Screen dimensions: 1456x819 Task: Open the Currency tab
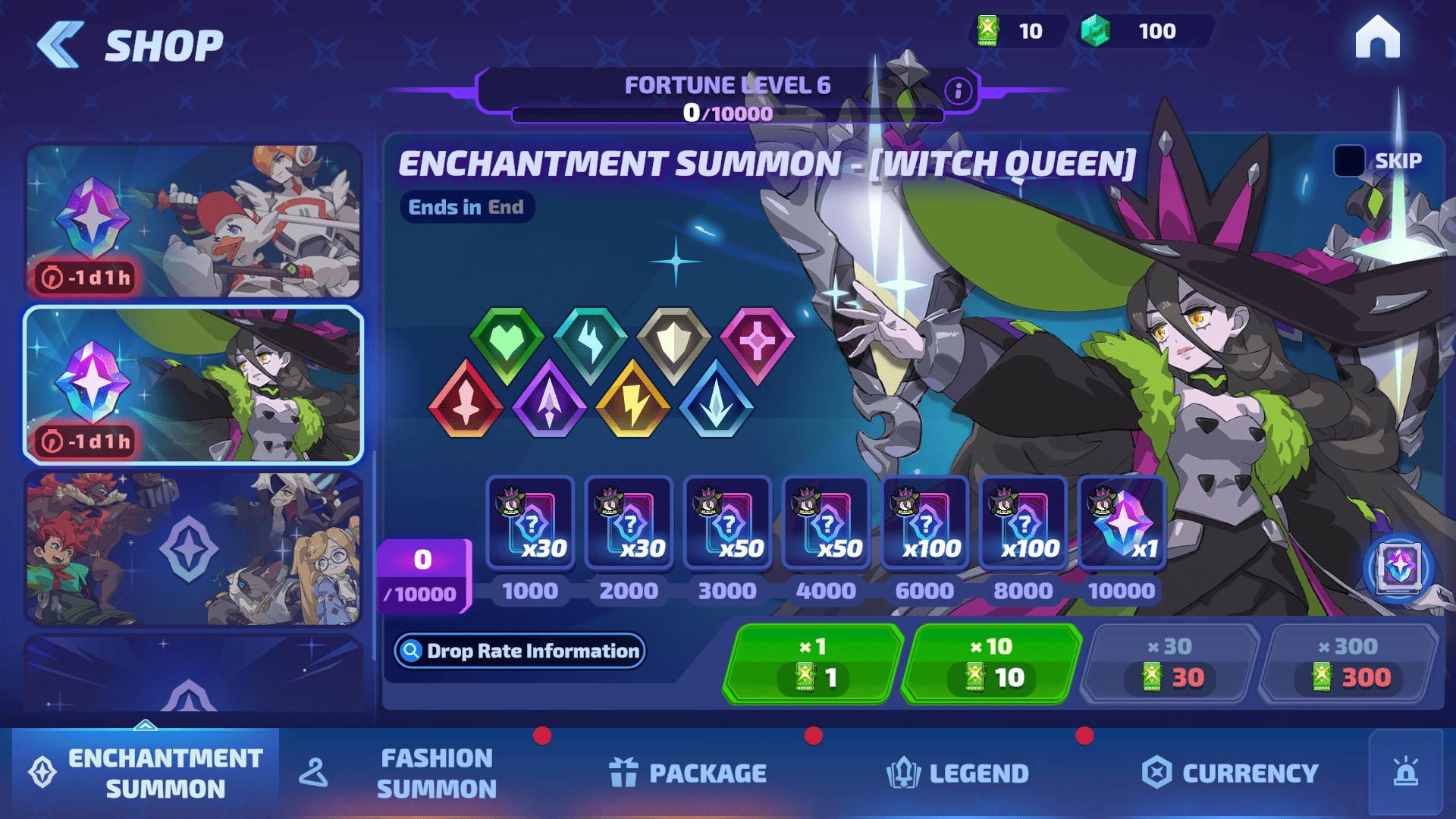pos(1230,773)
